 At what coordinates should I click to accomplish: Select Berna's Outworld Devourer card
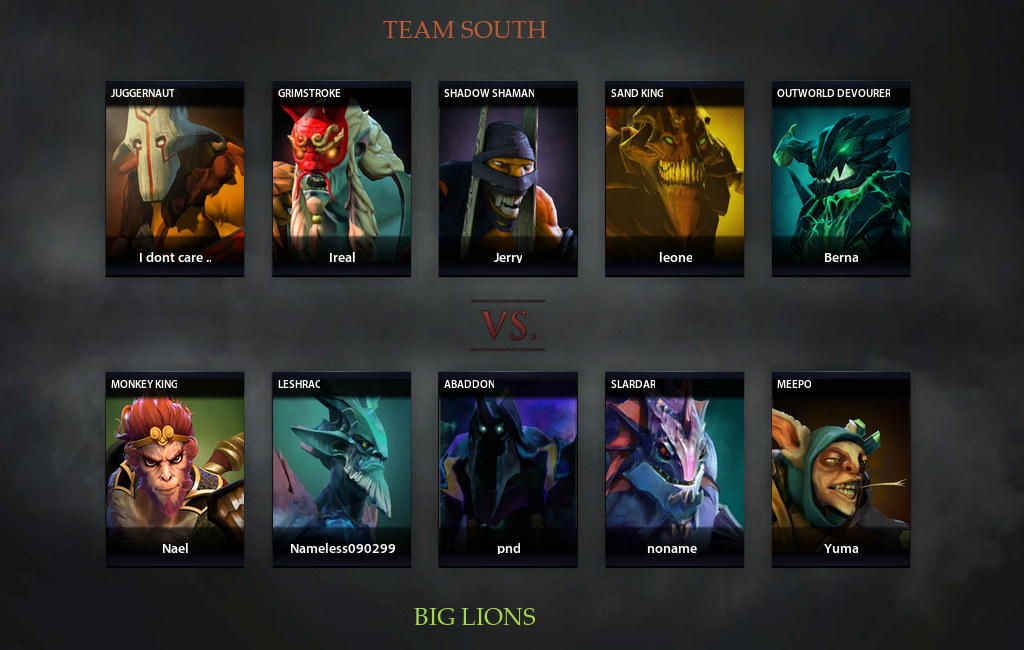tap(841, 178)
